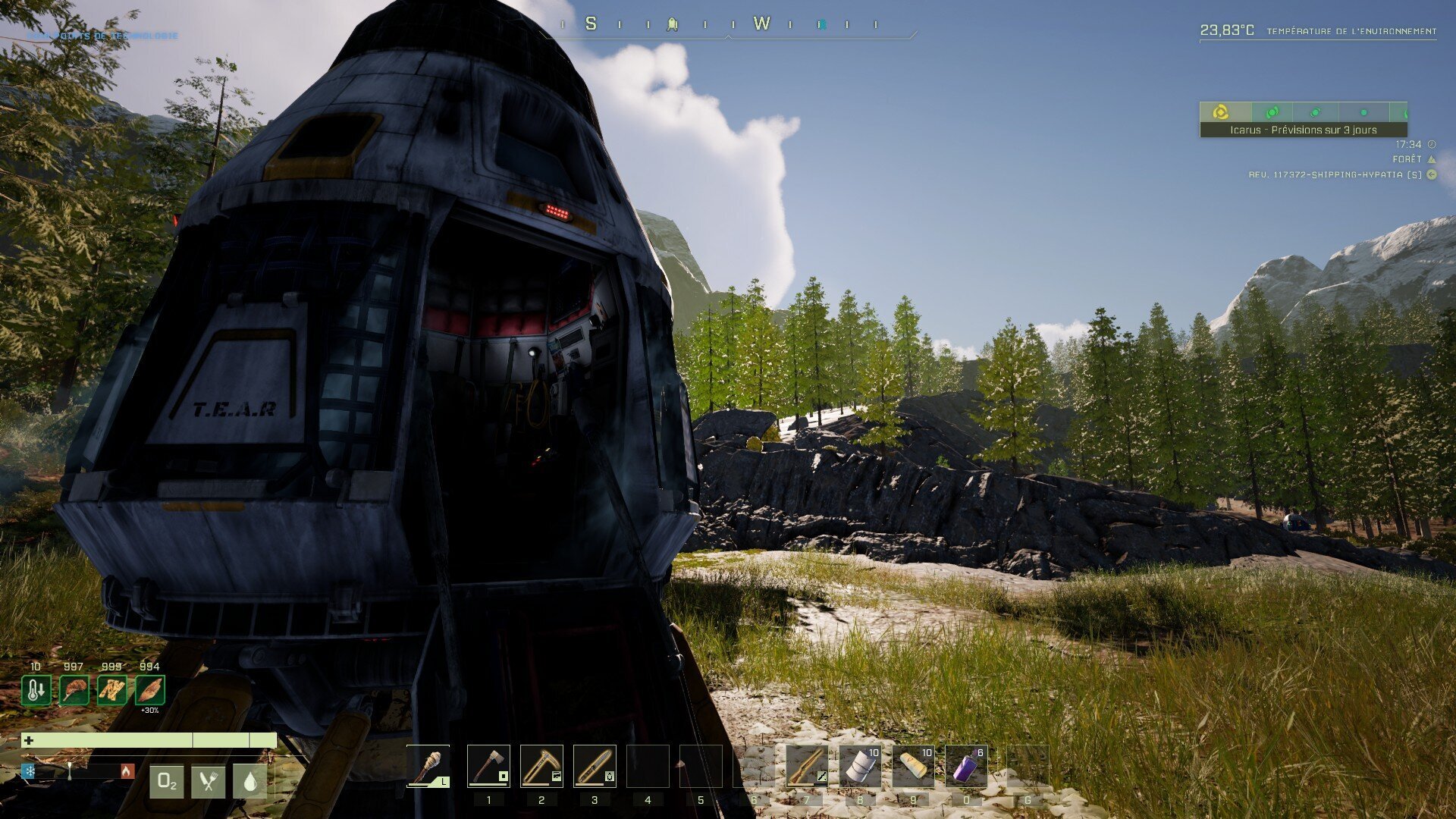This screenshot has width=1456, height=819.
Task: Open the Icarus 3-day forecast panel
Action: [x=1303, y=130]
